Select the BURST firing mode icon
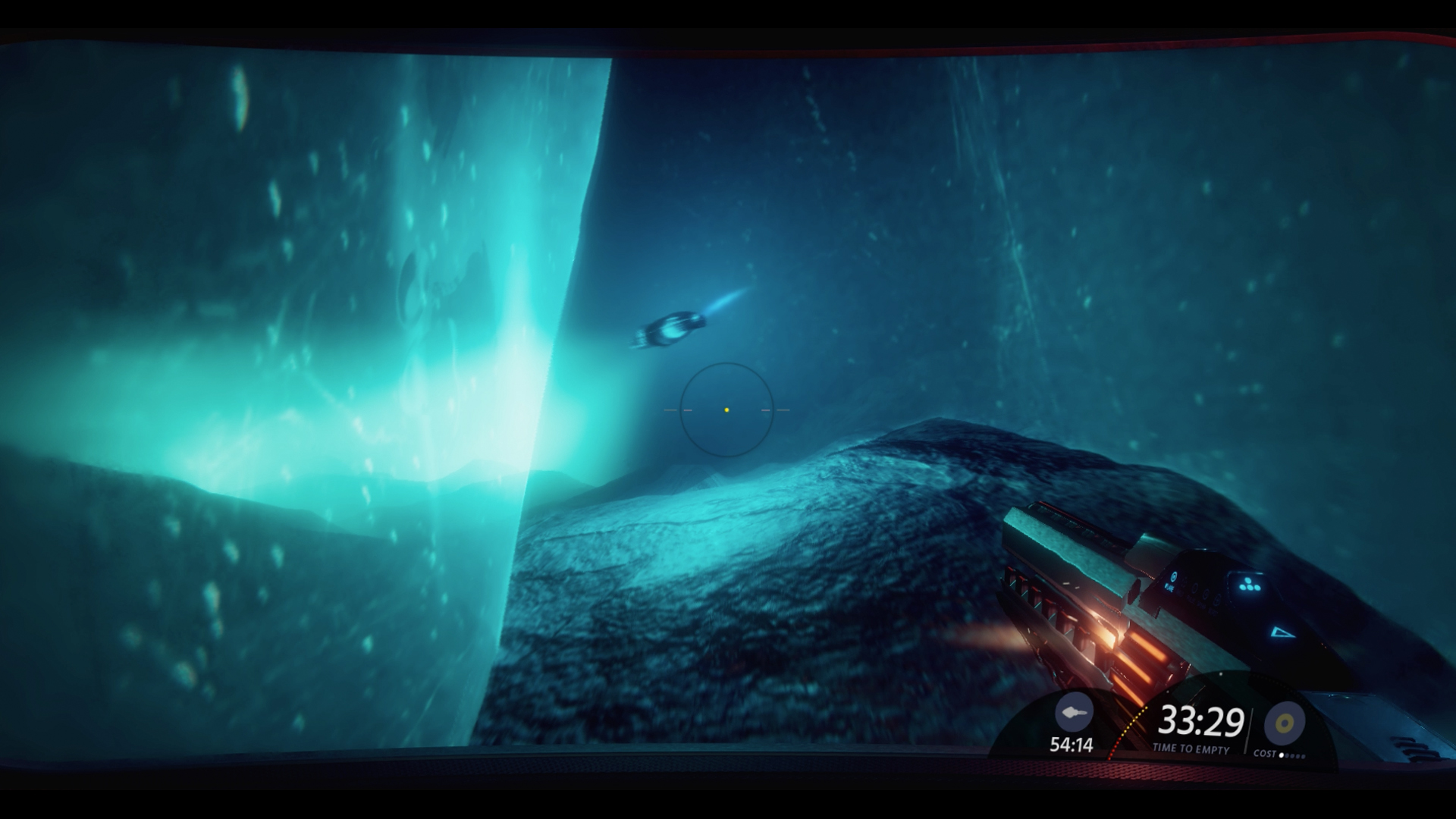 [1216, 601]
